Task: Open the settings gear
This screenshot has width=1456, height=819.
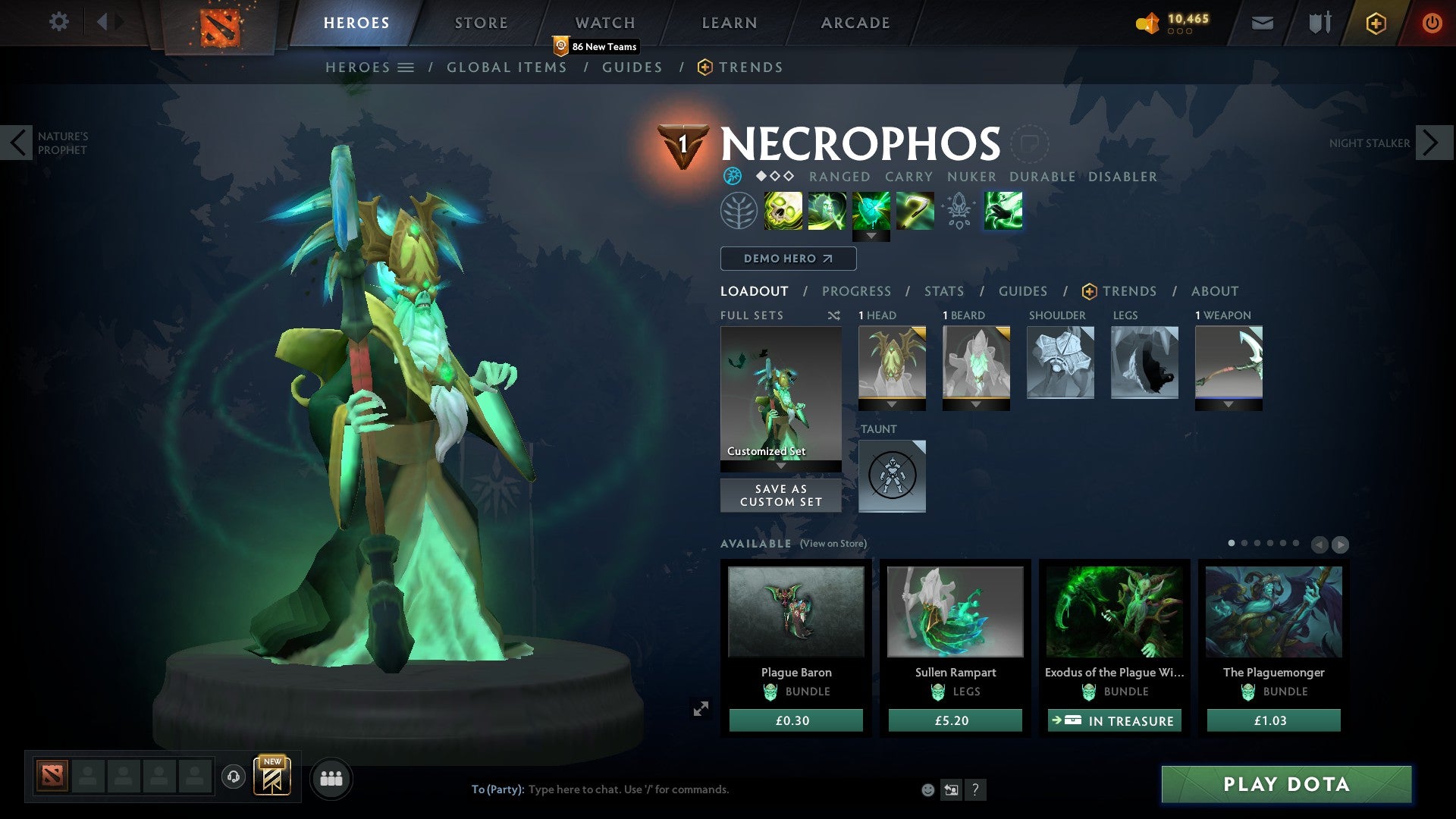Action: pos(59,22)
